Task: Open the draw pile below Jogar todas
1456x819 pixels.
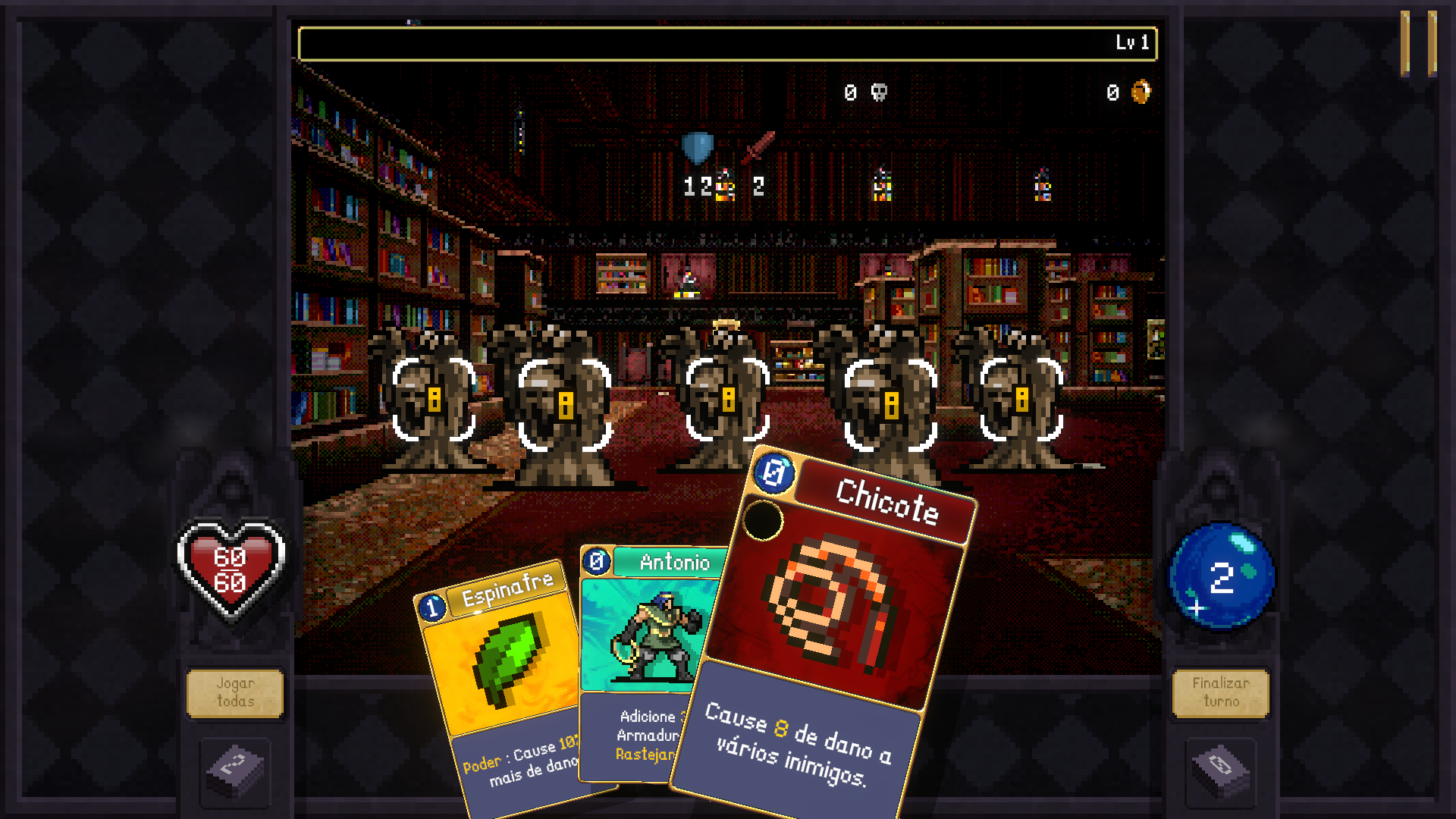Action: (235, 770)
